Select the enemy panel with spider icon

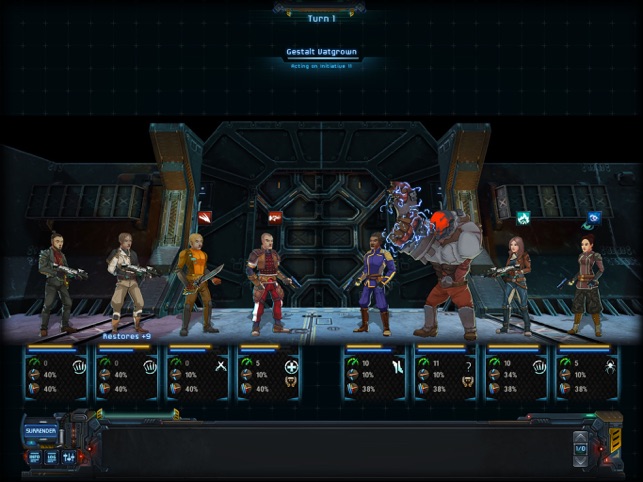(588, 373)
